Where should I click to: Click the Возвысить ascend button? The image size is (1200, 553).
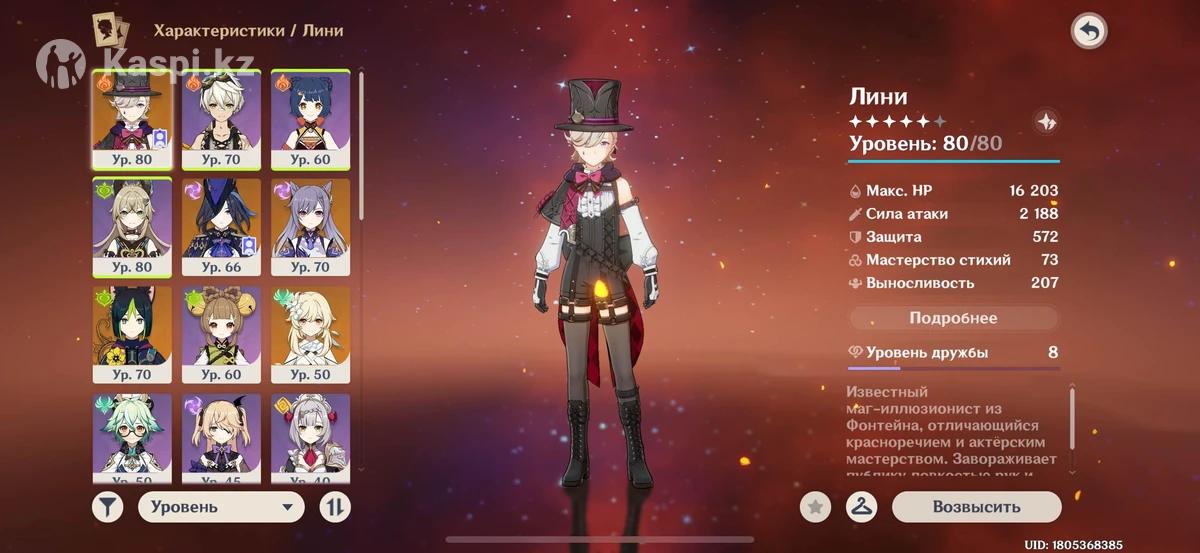(x=976, y=507)
